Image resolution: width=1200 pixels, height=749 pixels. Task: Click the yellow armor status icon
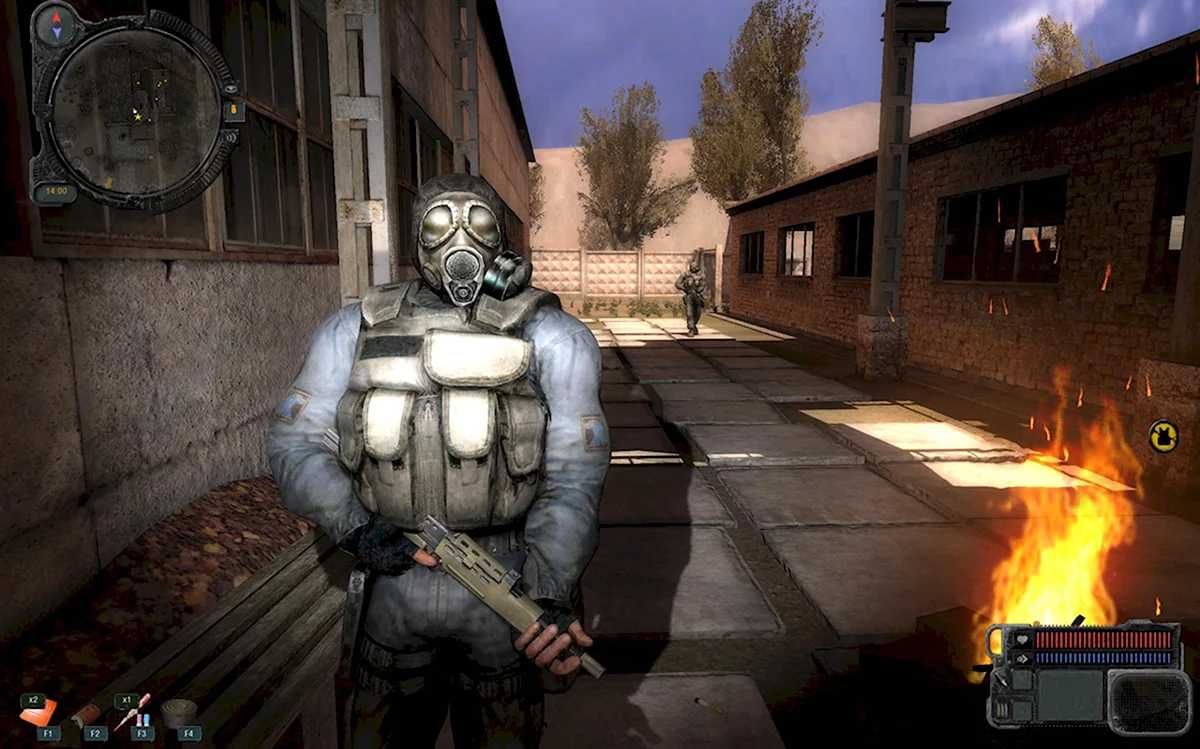pos(1163,436)
